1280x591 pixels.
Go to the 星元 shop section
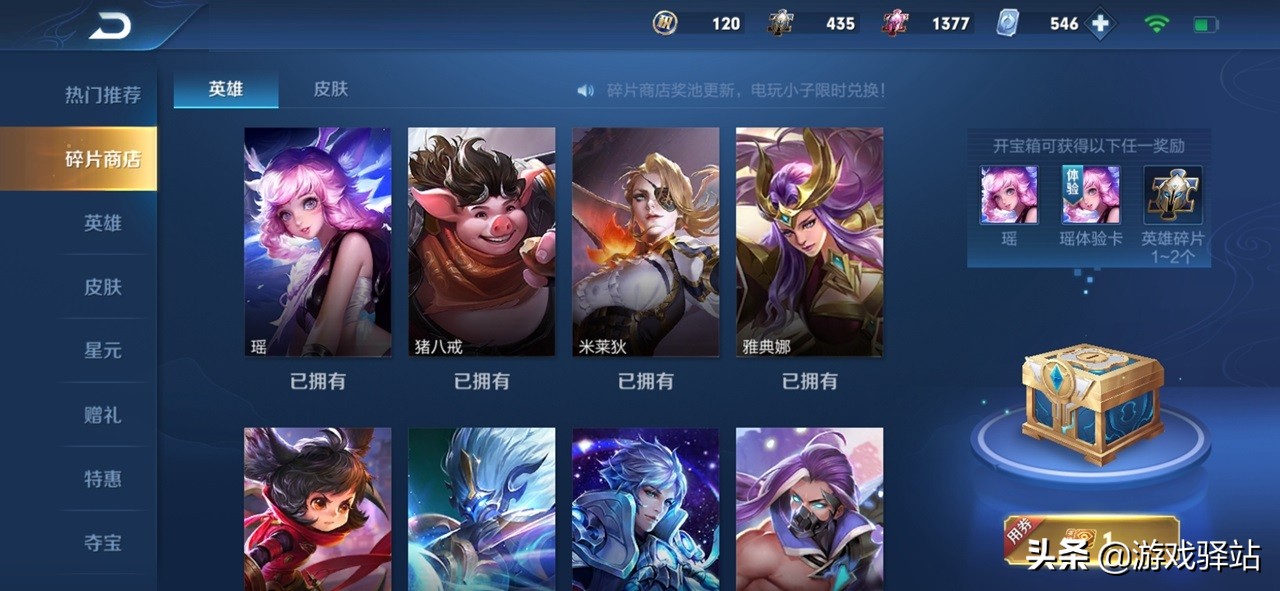[103, 351]
